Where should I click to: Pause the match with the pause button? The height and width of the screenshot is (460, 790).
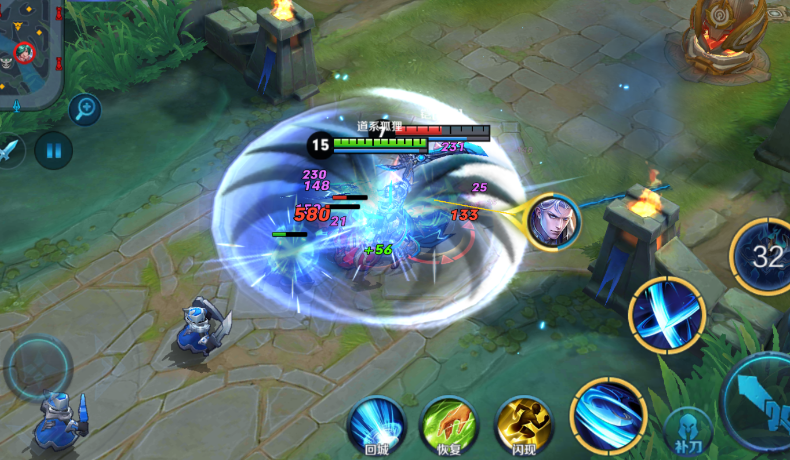(53, 151)
